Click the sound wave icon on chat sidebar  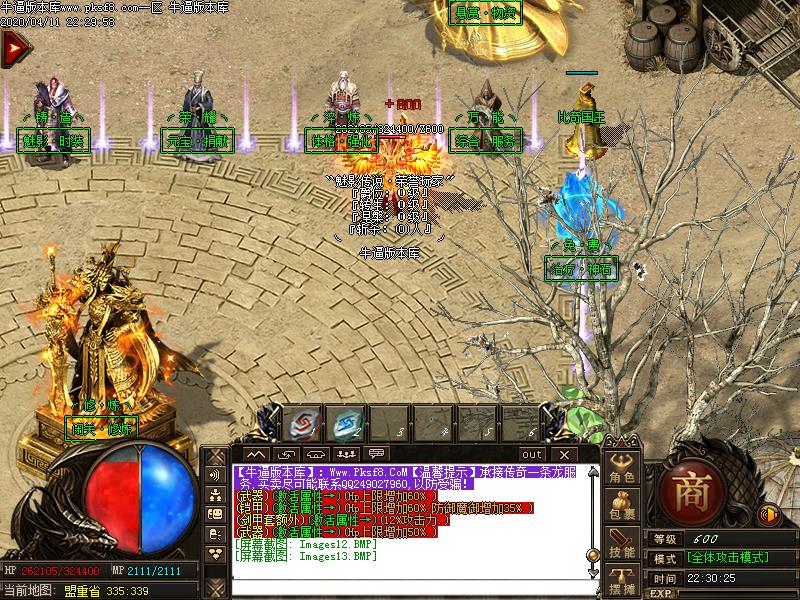tap(216, 476)
